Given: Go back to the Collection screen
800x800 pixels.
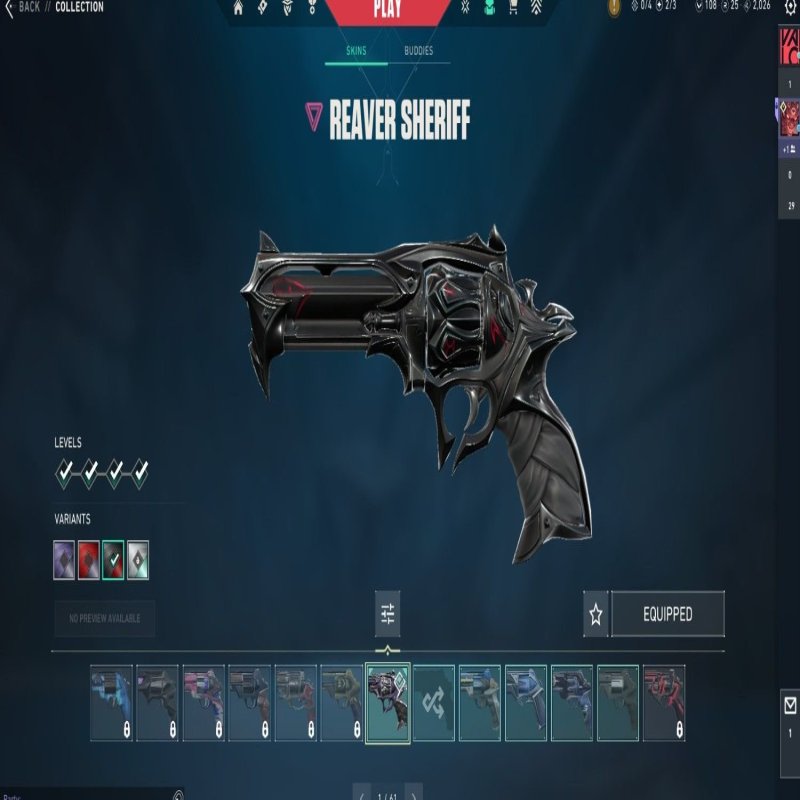Looking at the screenshot, I should [x=24, y=7].
